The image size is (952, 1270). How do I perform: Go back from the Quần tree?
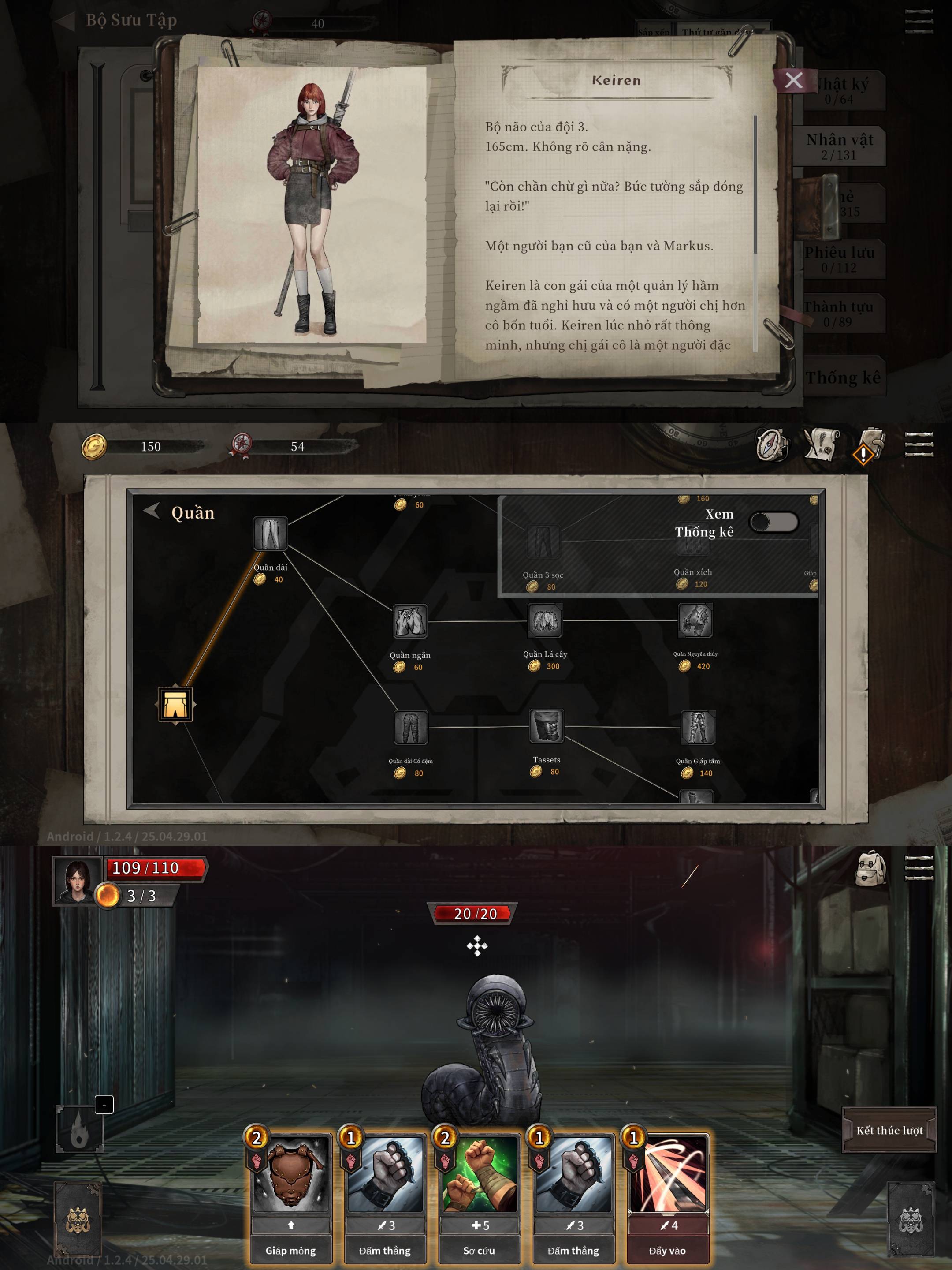click(152, 510)
